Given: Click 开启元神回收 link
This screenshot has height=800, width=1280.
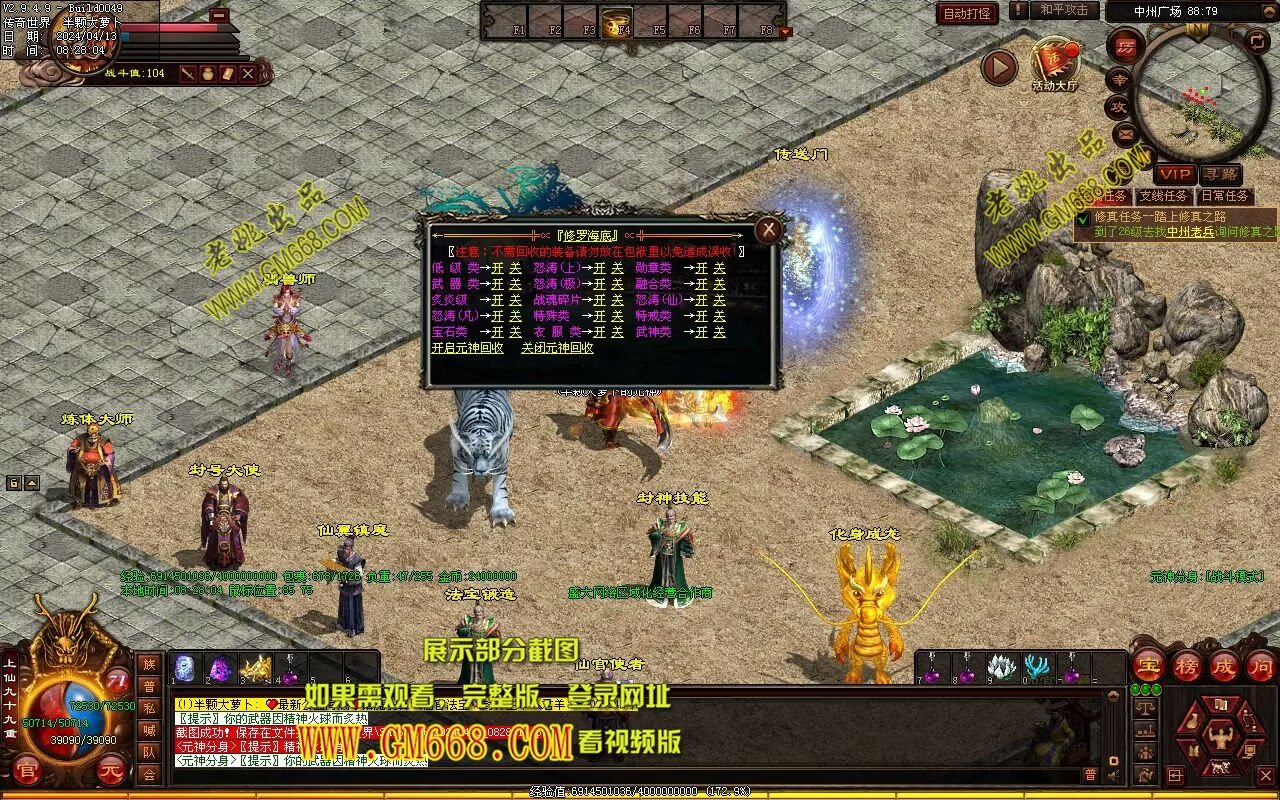Looking at the screenshot, I should click(467, 348).
